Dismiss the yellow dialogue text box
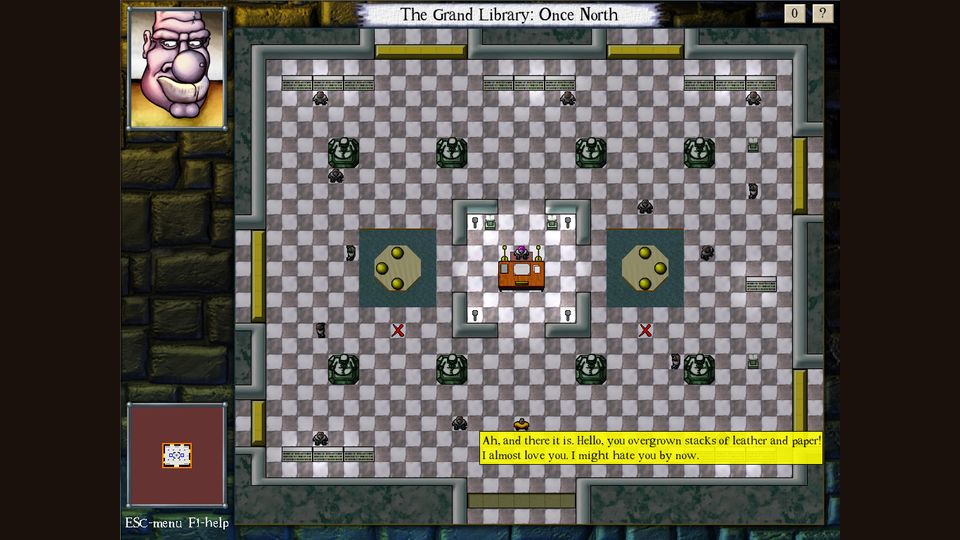Image resolution: width=960 pixels, height=540 pixels. (x=651, y=448)
